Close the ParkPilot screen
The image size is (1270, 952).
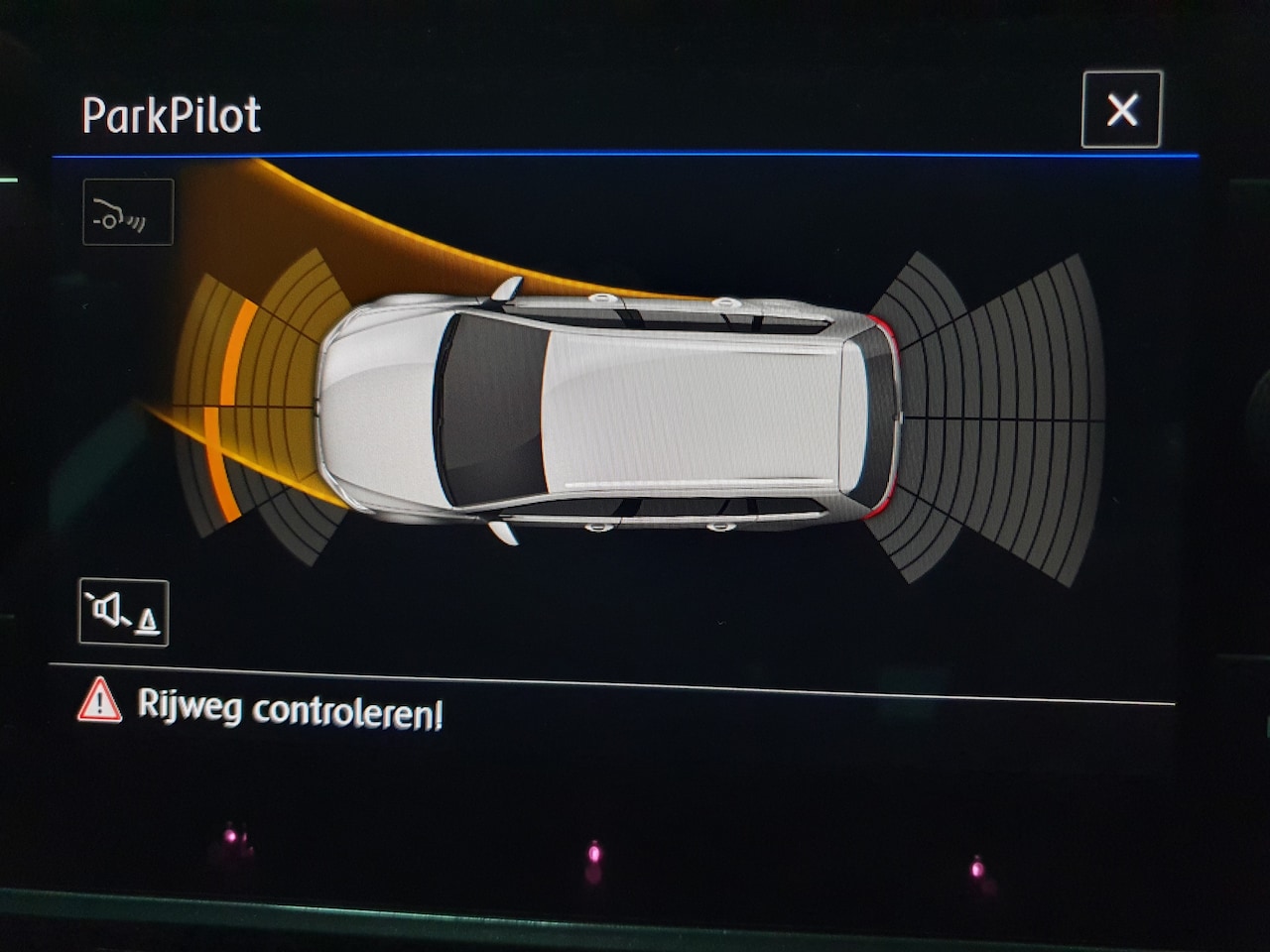coord(1121,110)
